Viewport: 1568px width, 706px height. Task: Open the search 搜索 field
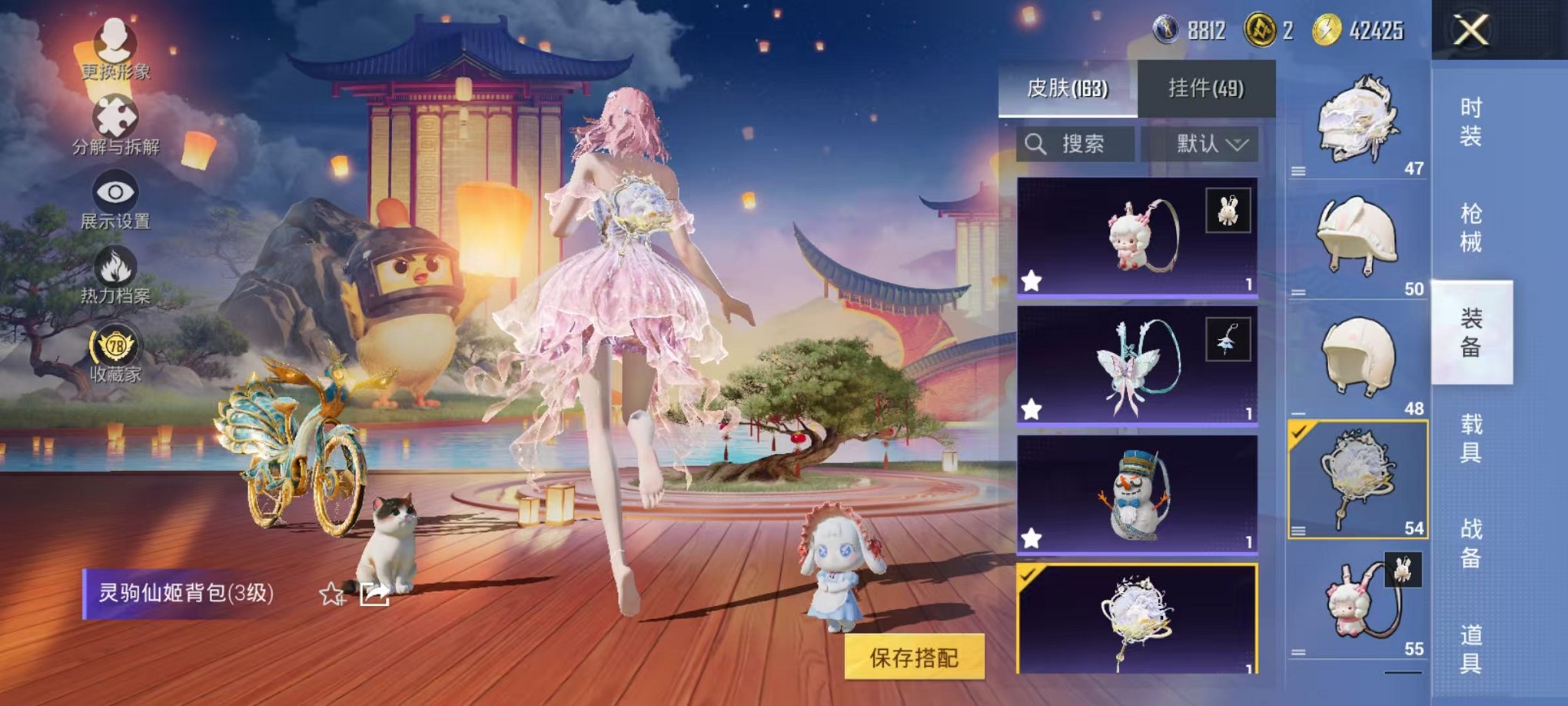coord(1076,145)
